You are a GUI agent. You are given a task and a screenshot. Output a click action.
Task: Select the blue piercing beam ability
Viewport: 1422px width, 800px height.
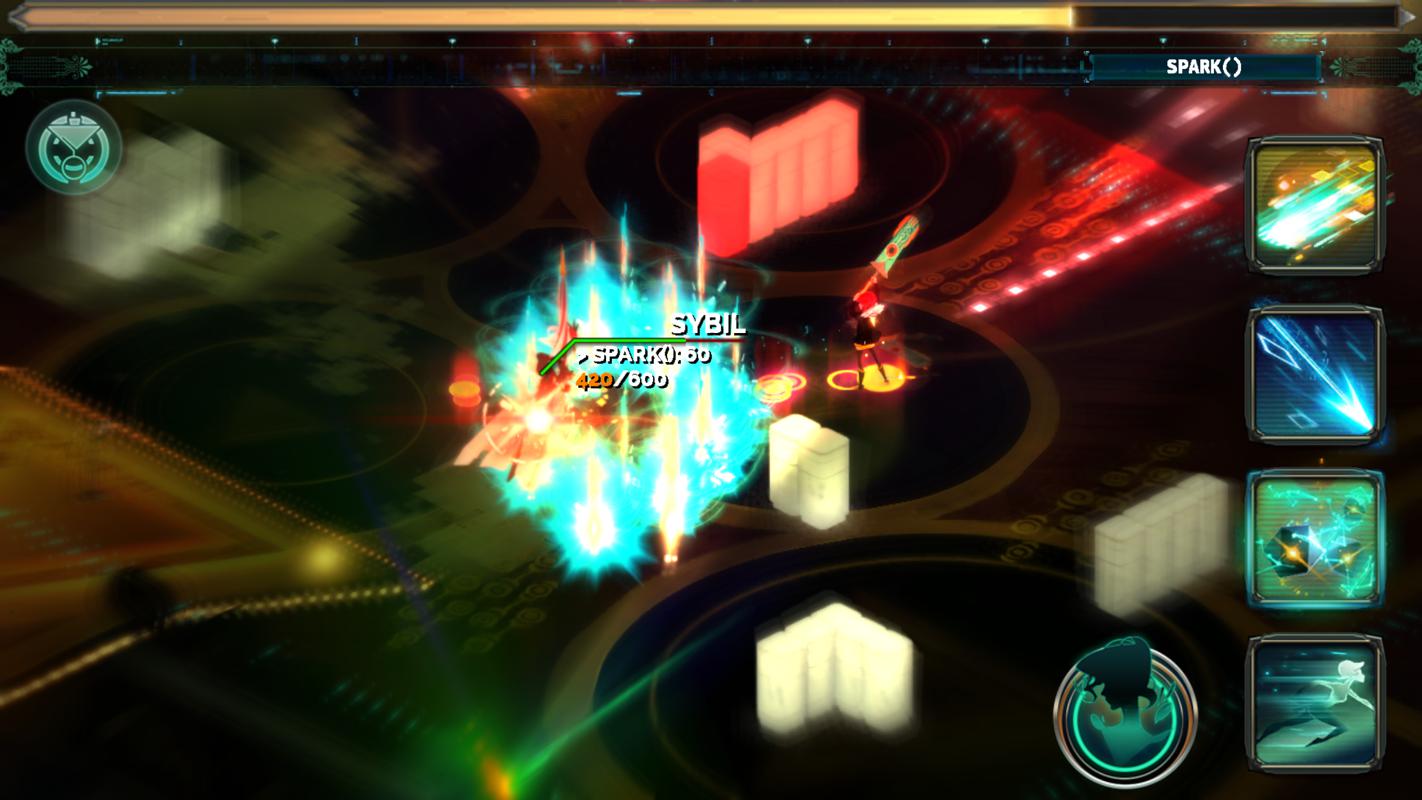pyautogui.click(x=1314, y=374)
